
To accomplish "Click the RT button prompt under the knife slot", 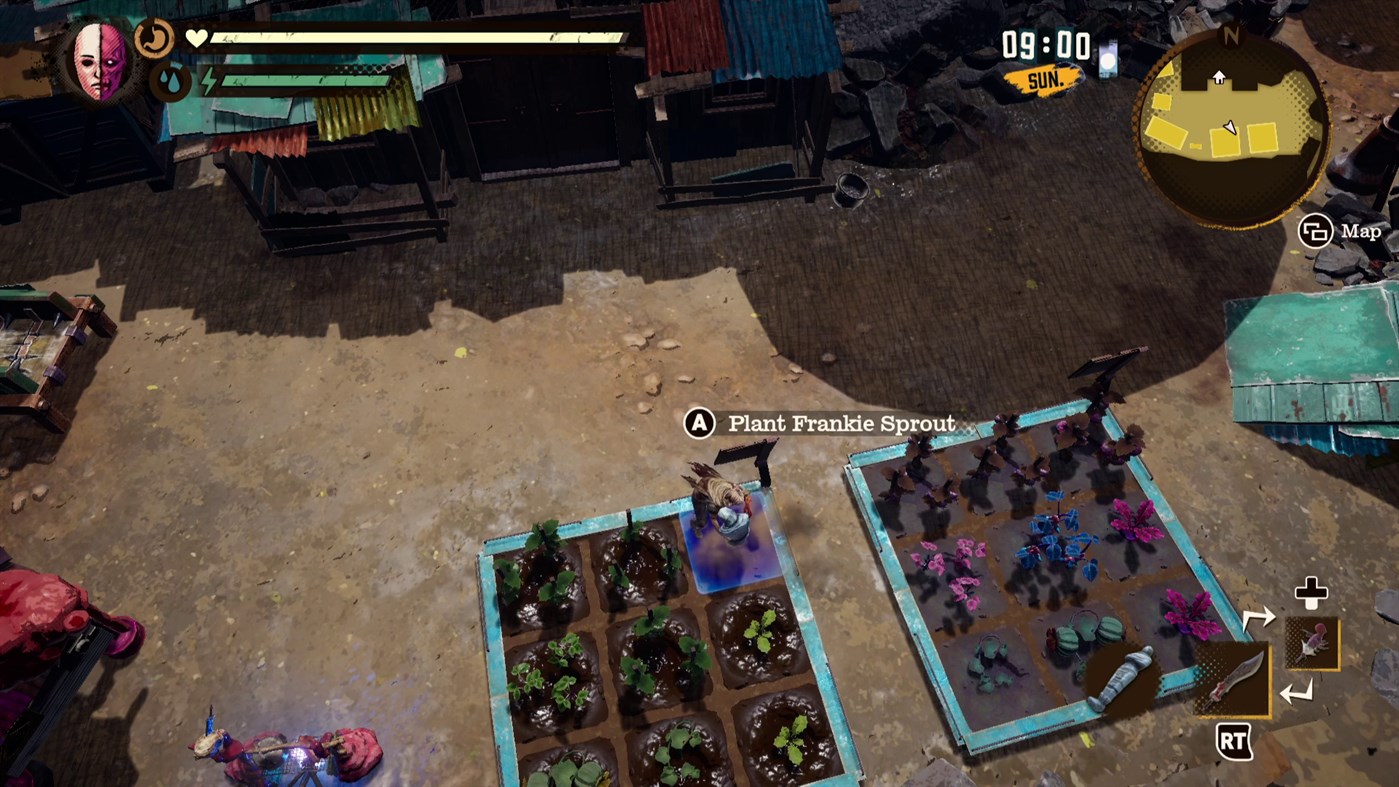I will (x=1233, y=741).
